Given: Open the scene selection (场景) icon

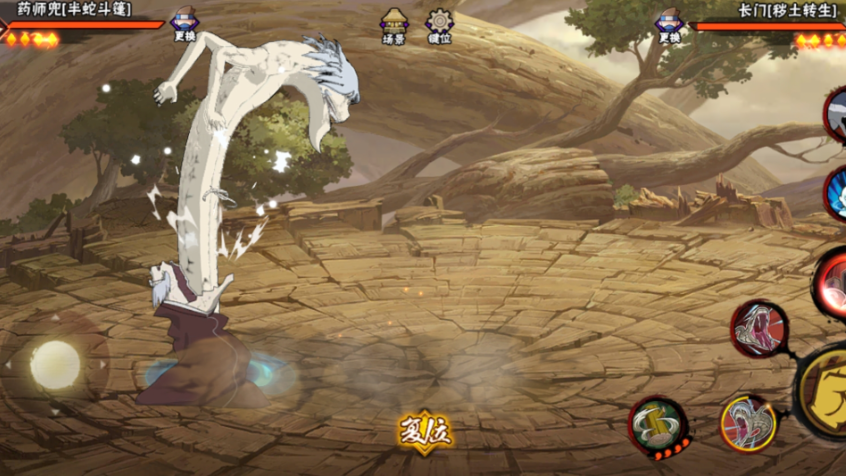Looking at the screenshot, I should pyautogui.click(x=394, y=25).
